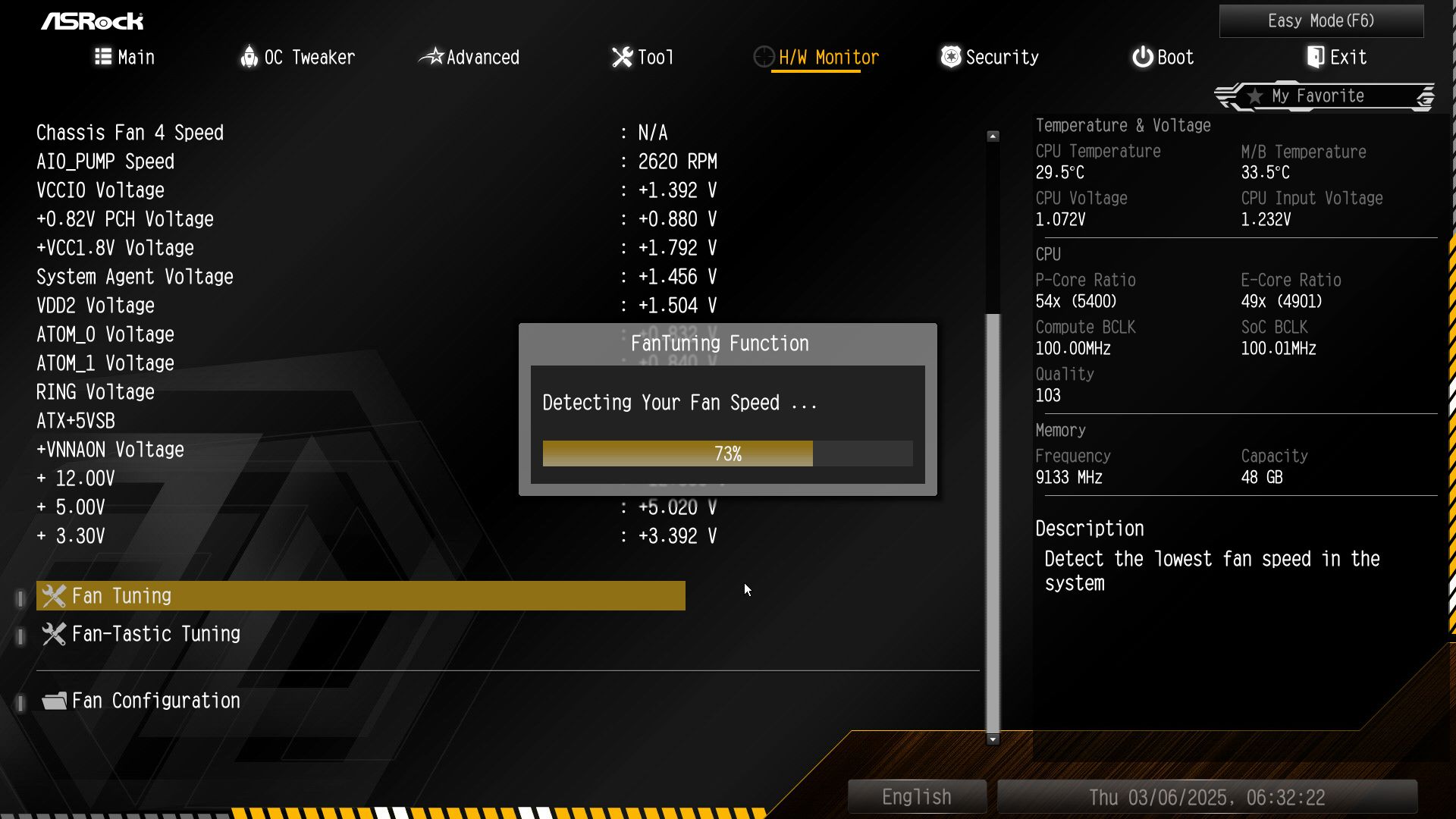Click the scrollbar down arrow
This screenshot has height=819, width=1456.
993,739
